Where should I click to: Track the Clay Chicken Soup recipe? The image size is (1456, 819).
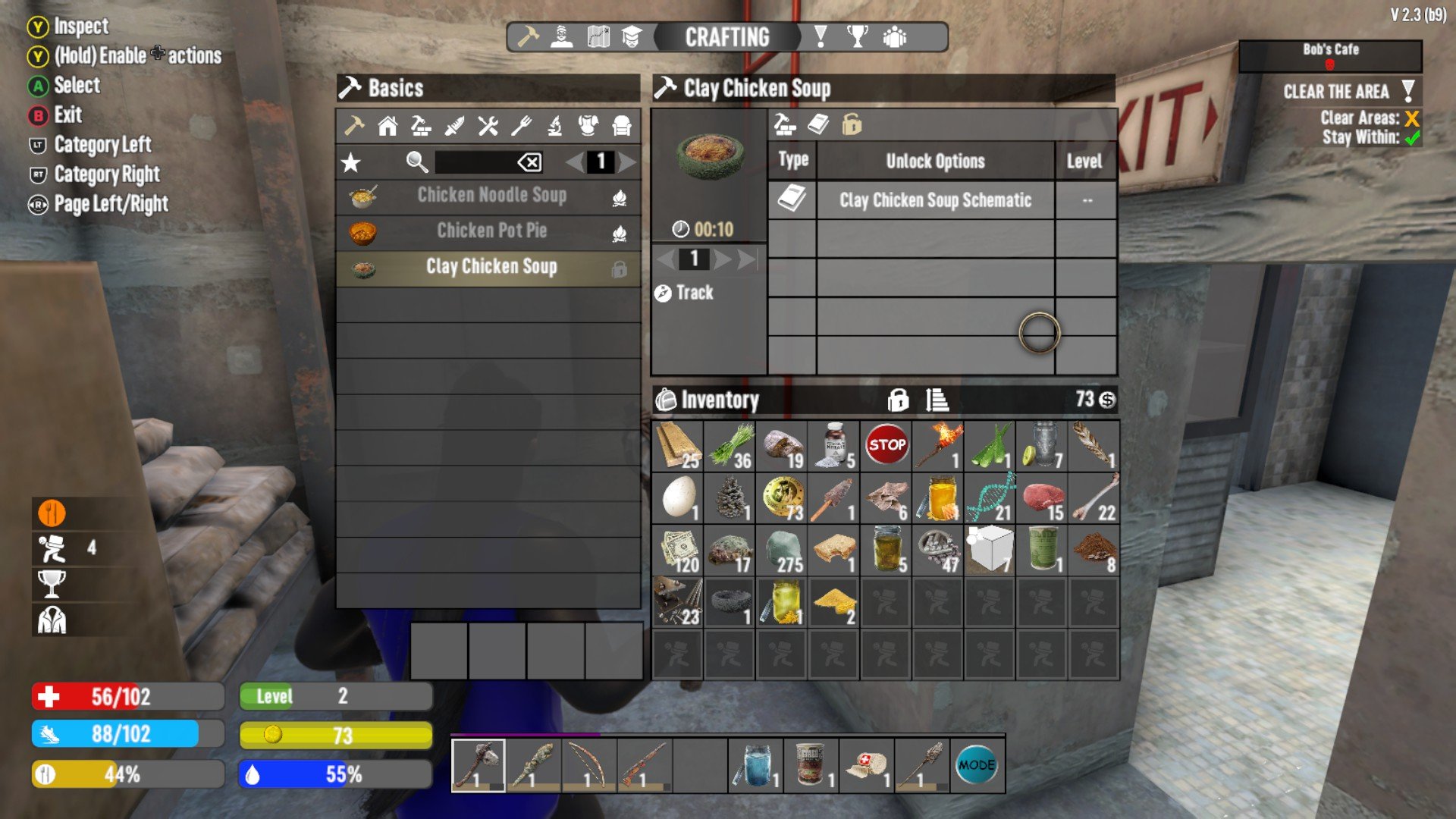pyautogui.click(x=685, y=293)
